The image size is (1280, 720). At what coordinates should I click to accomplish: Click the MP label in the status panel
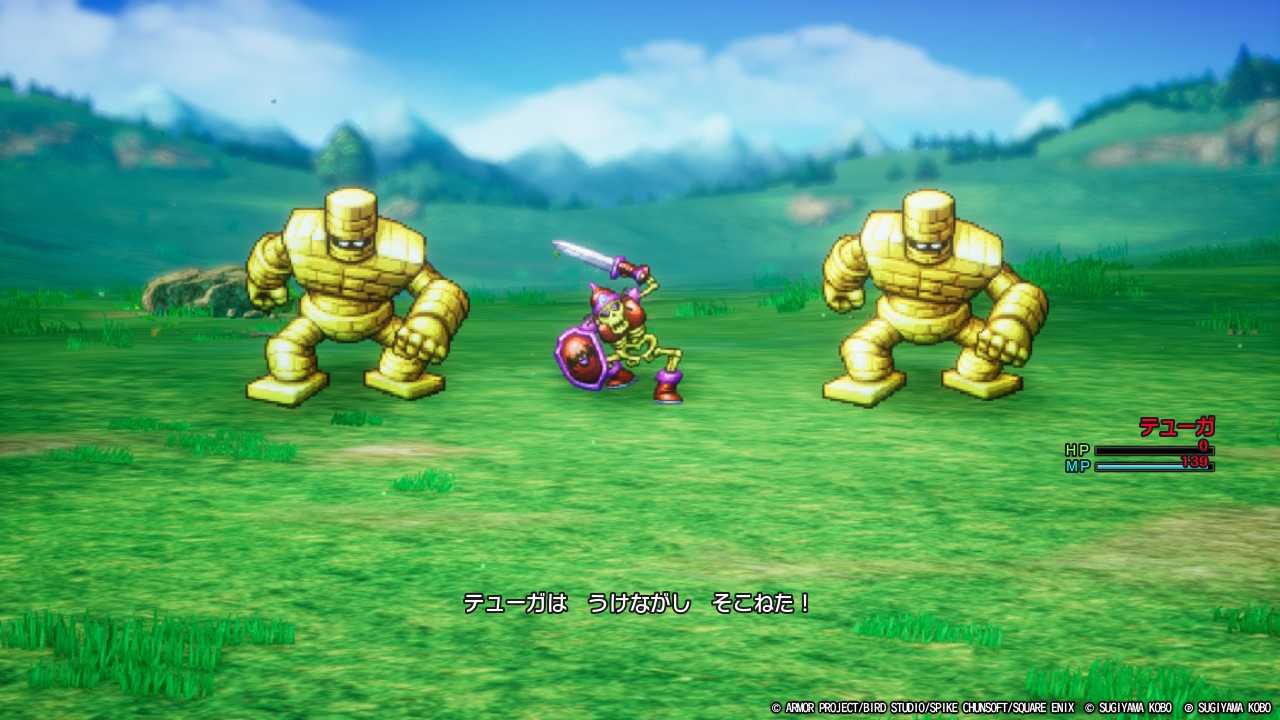[x=1077, y=464]
